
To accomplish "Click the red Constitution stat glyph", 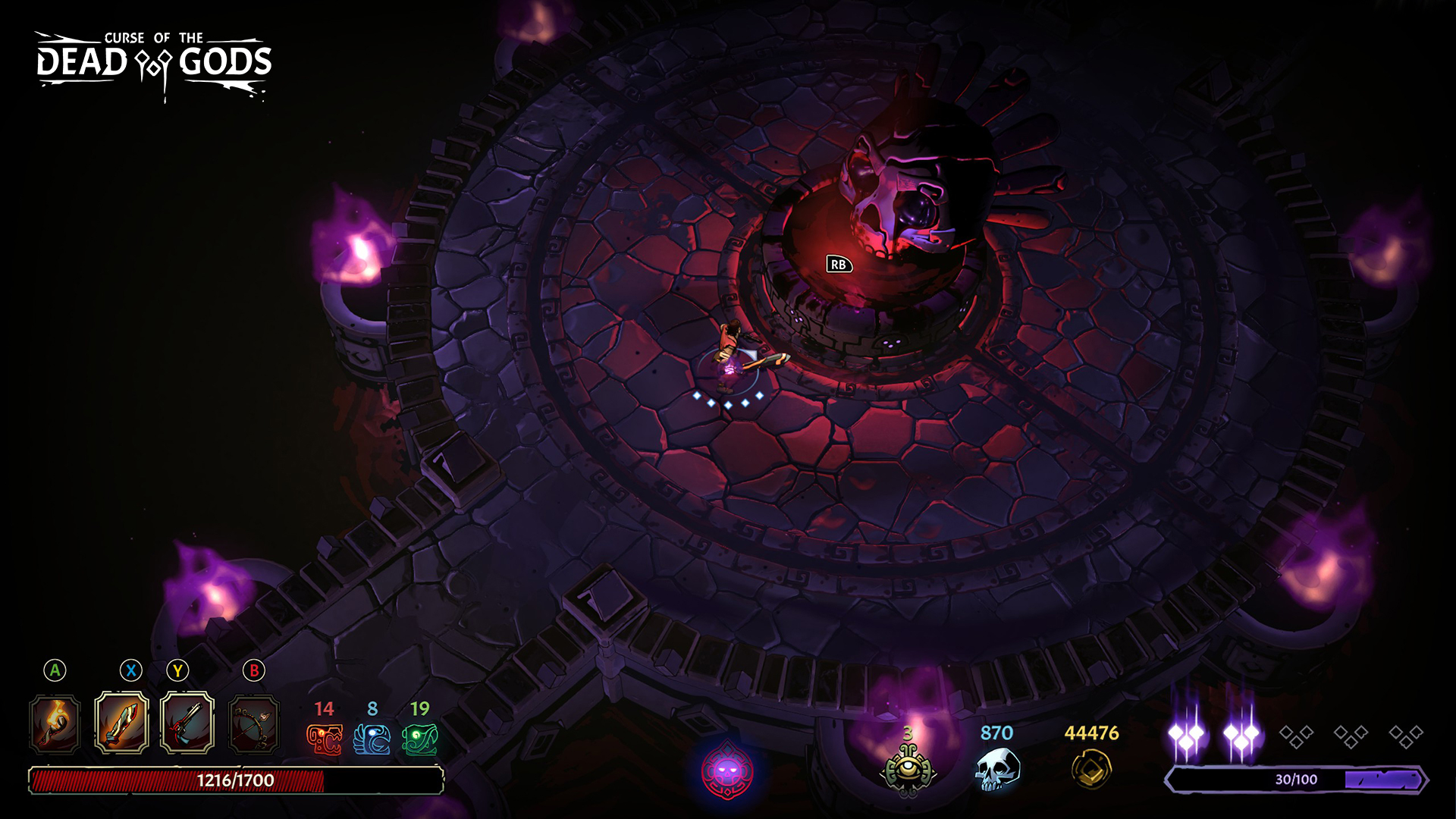I will pos(325,739).
